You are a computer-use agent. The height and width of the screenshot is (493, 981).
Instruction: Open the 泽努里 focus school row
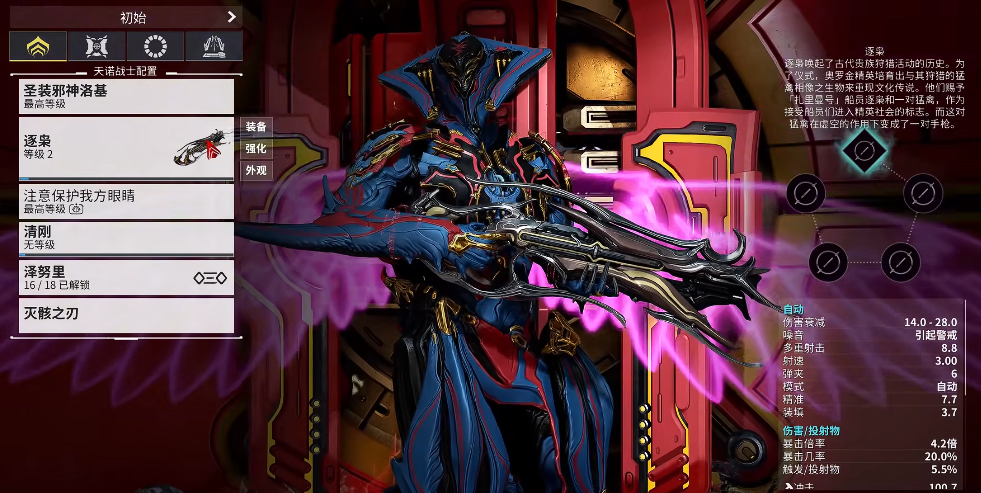point(126,277)
